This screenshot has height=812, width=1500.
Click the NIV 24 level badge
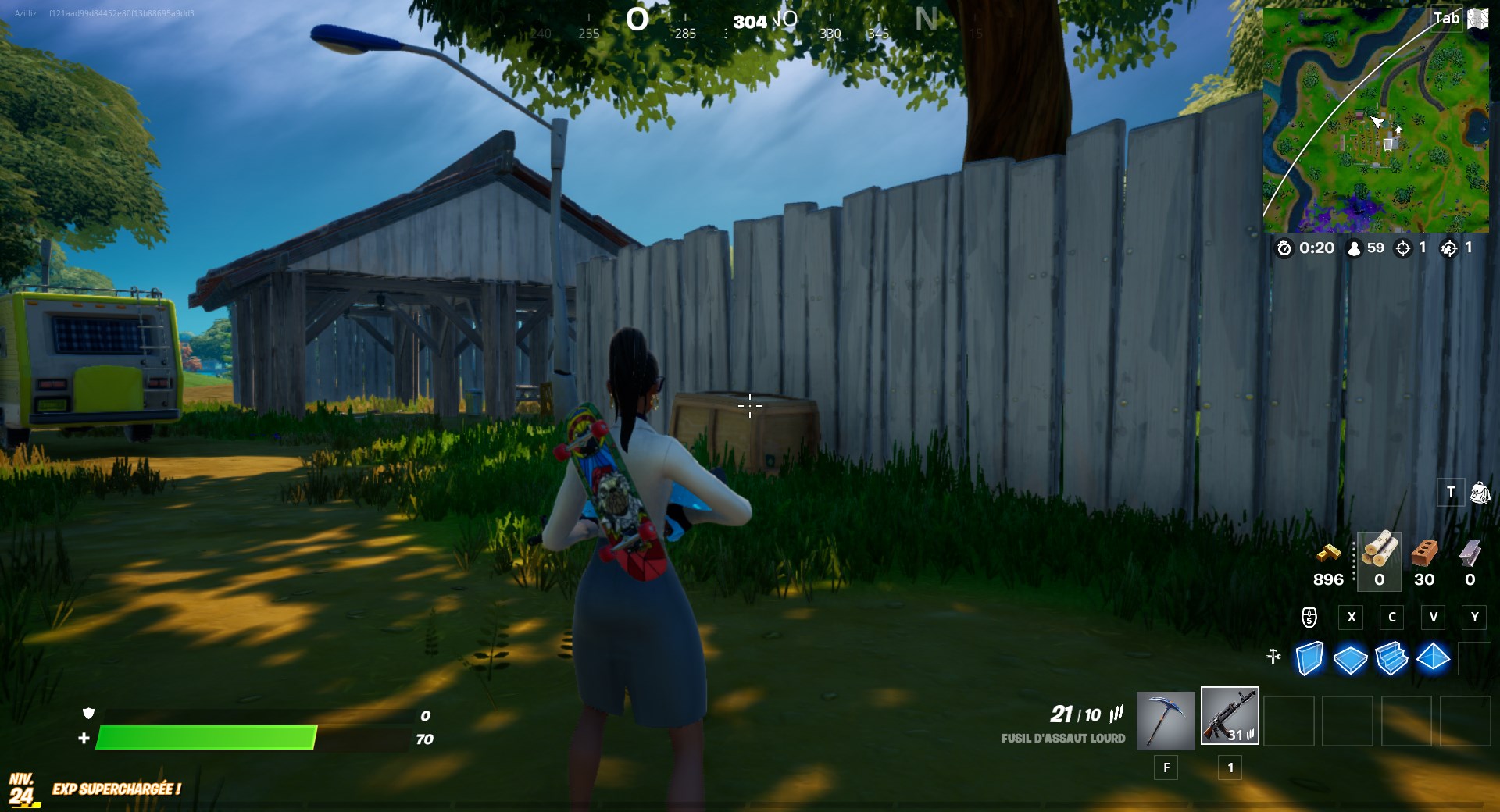click(21, 786)
